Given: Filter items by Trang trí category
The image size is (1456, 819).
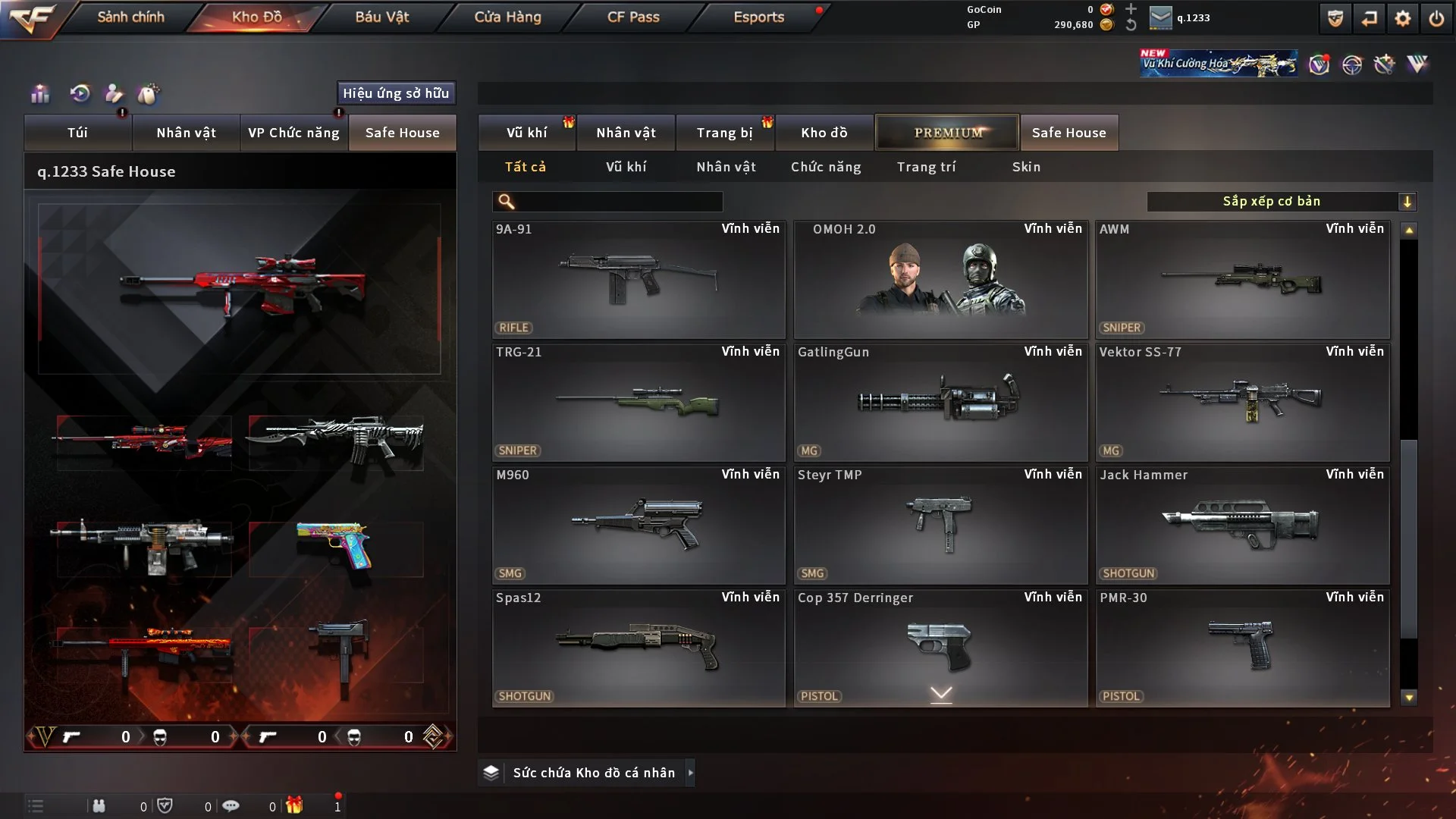Looking at the screenshot, I should pyautogui.click(x=926, y=167).
